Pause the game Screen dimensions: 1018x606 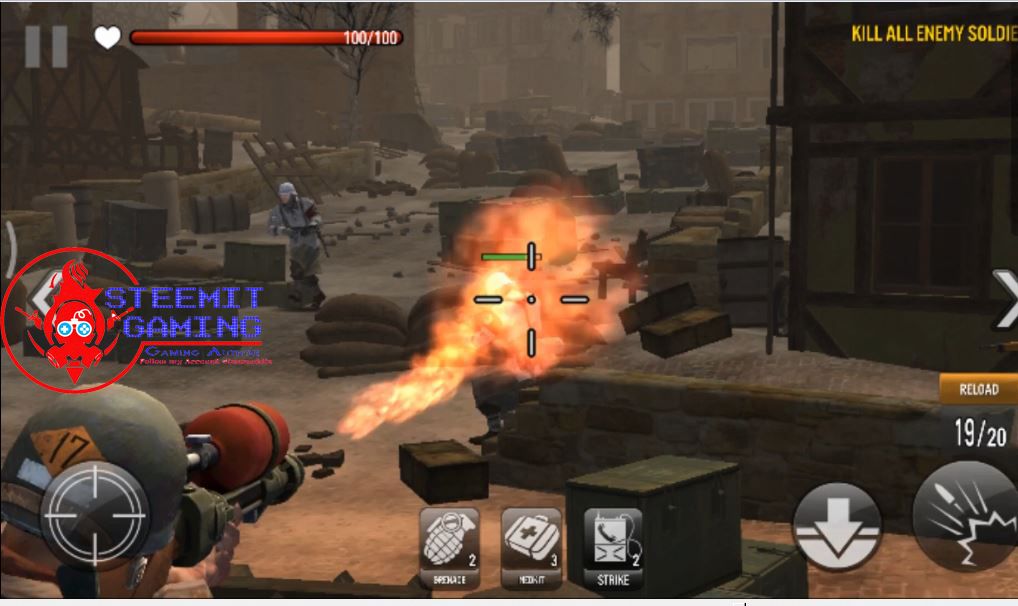pos(46,46)
